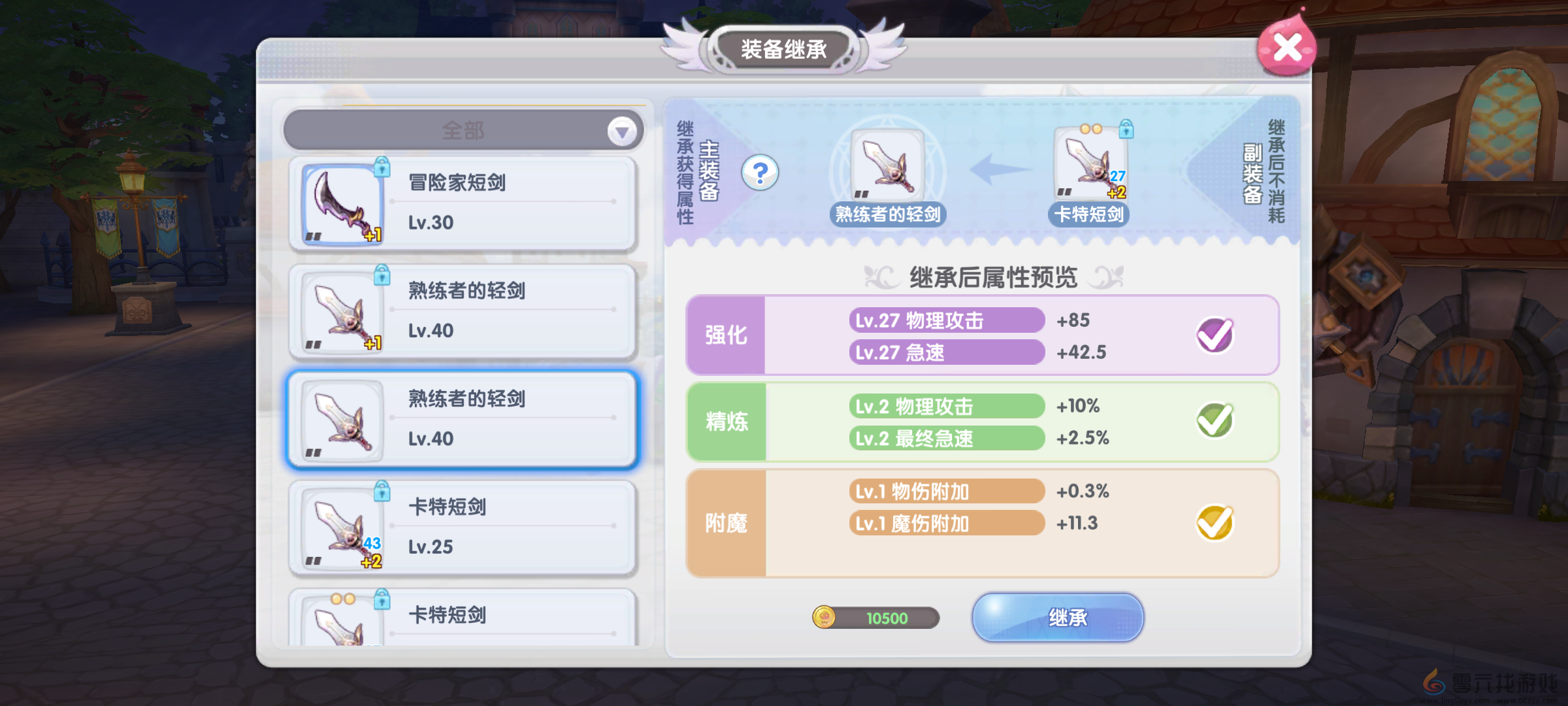Click the gold coin currency icon

(825, 617)
